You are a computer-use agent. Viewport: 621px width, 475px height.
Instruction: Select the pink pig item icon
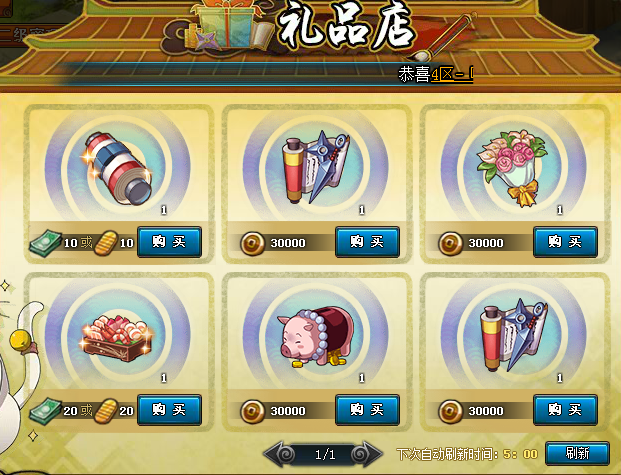tap(313, 336)
